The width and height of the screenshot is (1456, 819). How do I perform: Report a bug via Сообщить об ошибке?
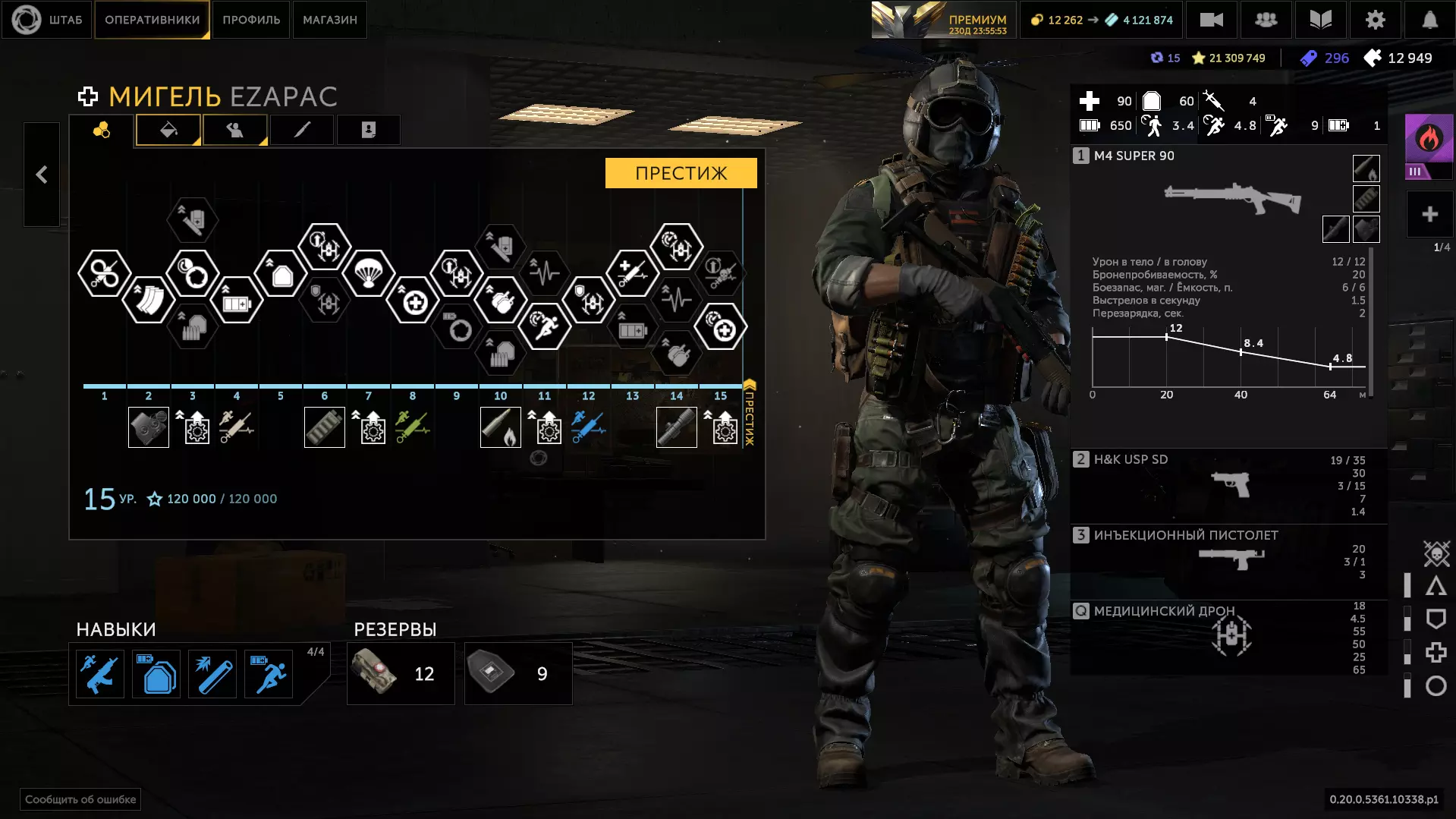point(80,799)
